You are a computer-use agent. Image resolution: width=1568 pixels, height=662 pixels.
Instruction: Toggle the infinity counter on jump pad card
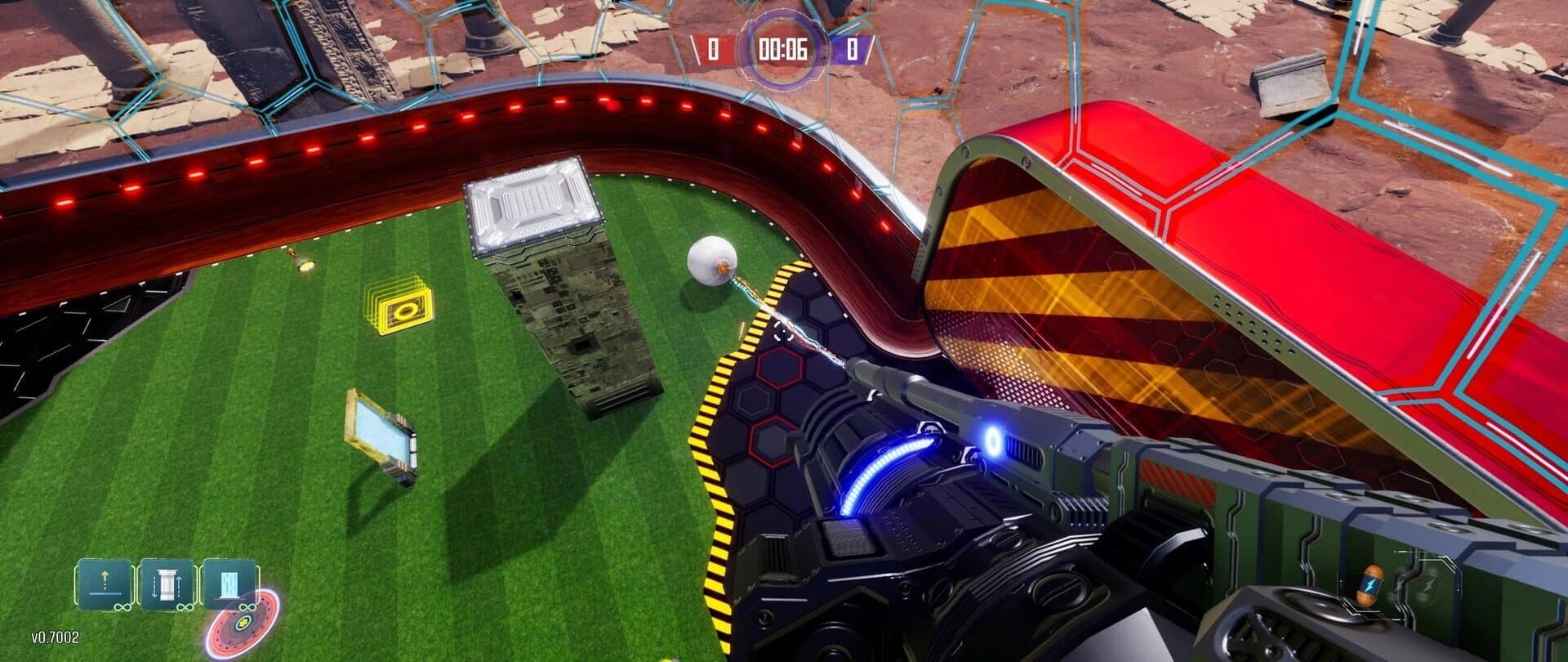123,606
